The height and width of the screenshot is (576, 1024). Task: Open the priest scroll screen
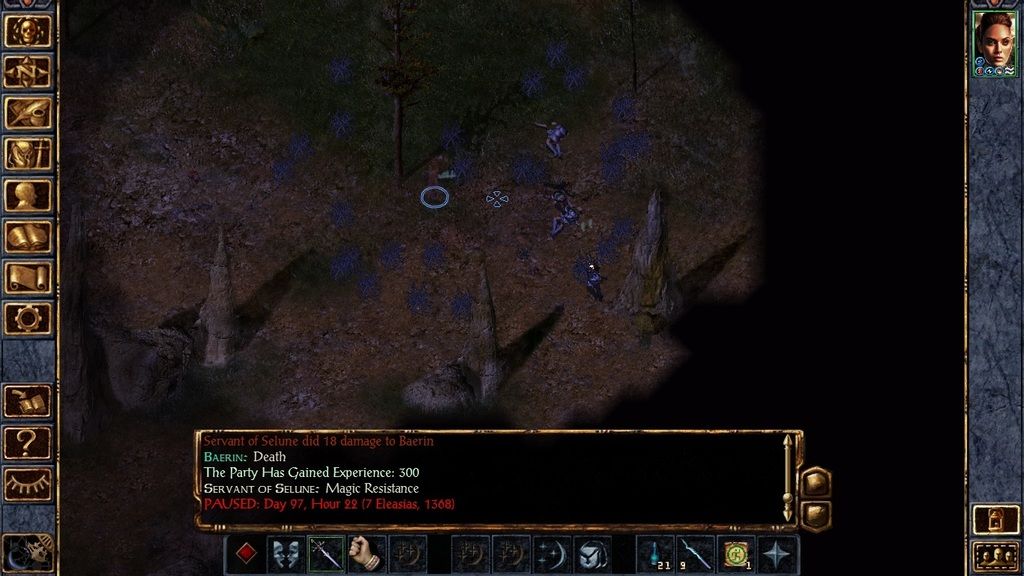point(28,277)
